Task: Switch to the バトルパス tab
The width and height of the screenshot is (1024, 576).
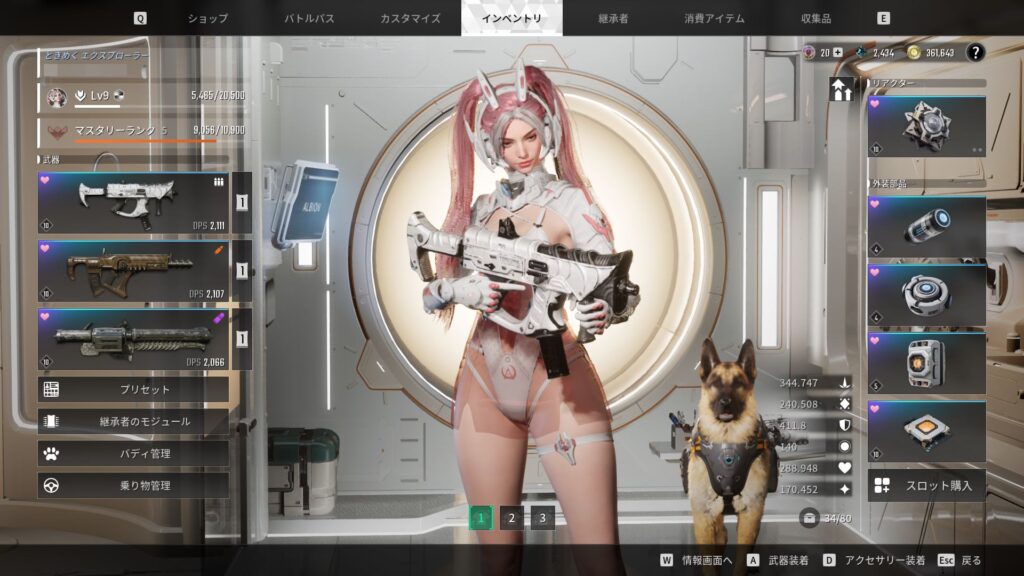Action: (x=309, y=18)
